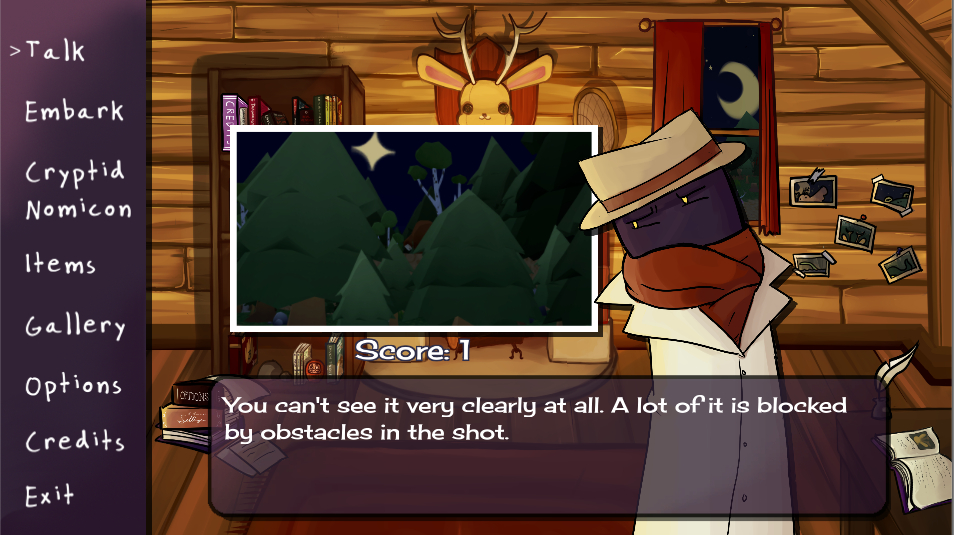
Task: Click the forest photo being scored
Action: [414, 228]
